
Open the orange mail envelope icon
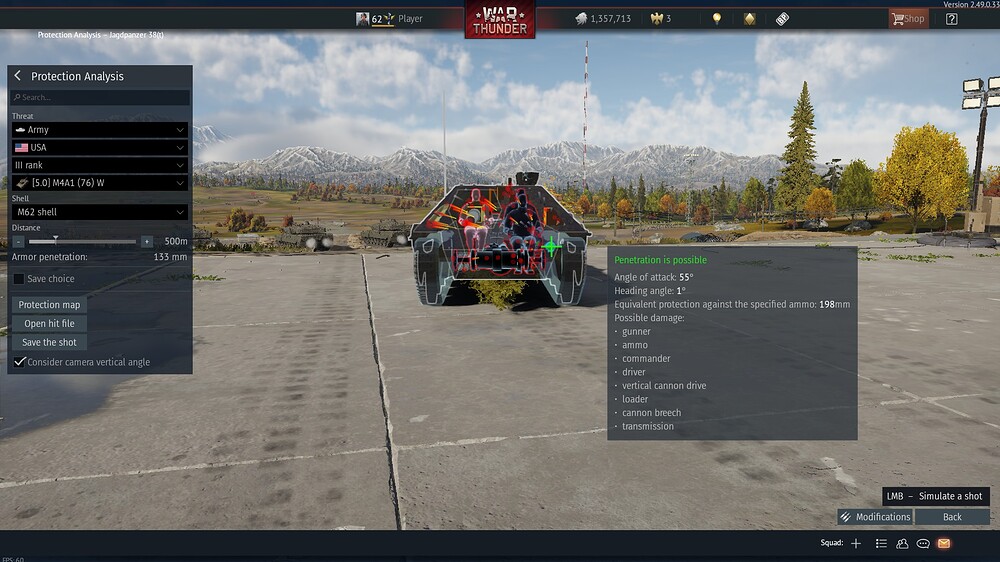pyautogui.click(x=943, y=543)
